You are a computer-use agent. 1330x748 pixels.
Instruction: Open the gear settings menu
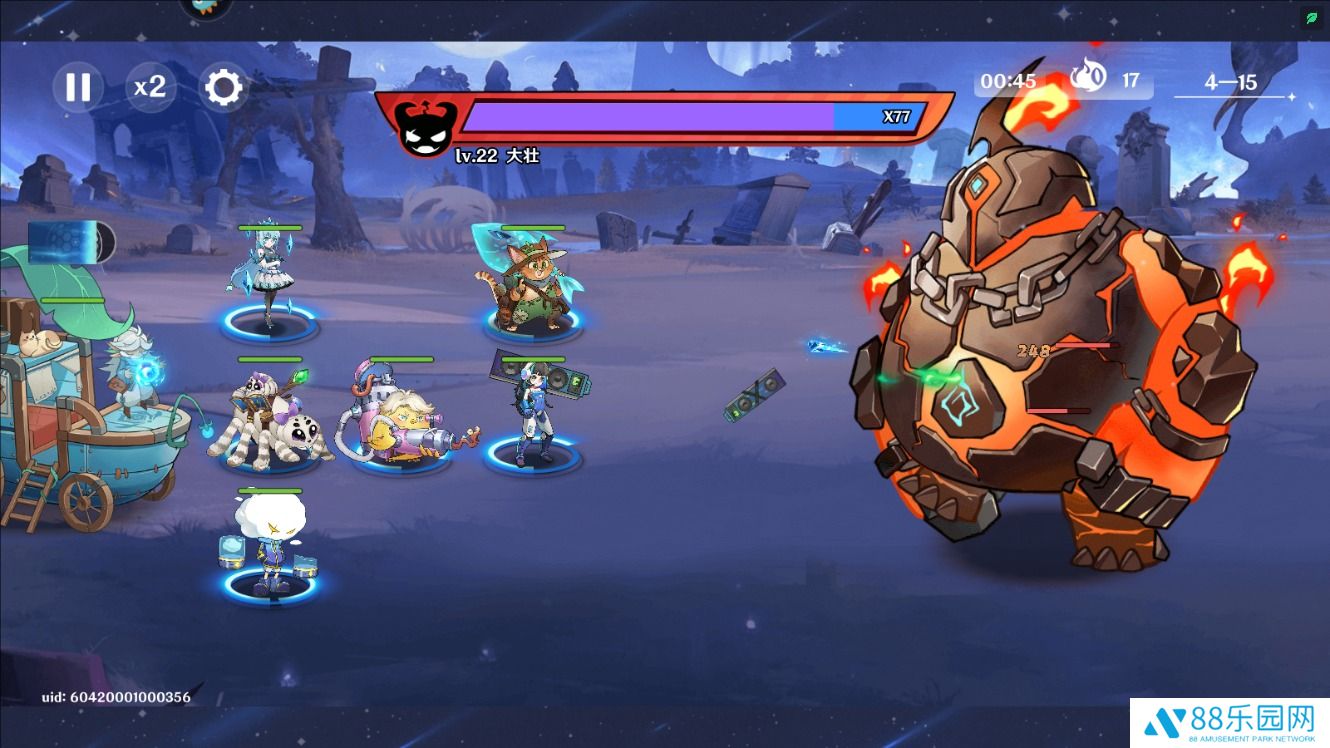click(223, 88)
